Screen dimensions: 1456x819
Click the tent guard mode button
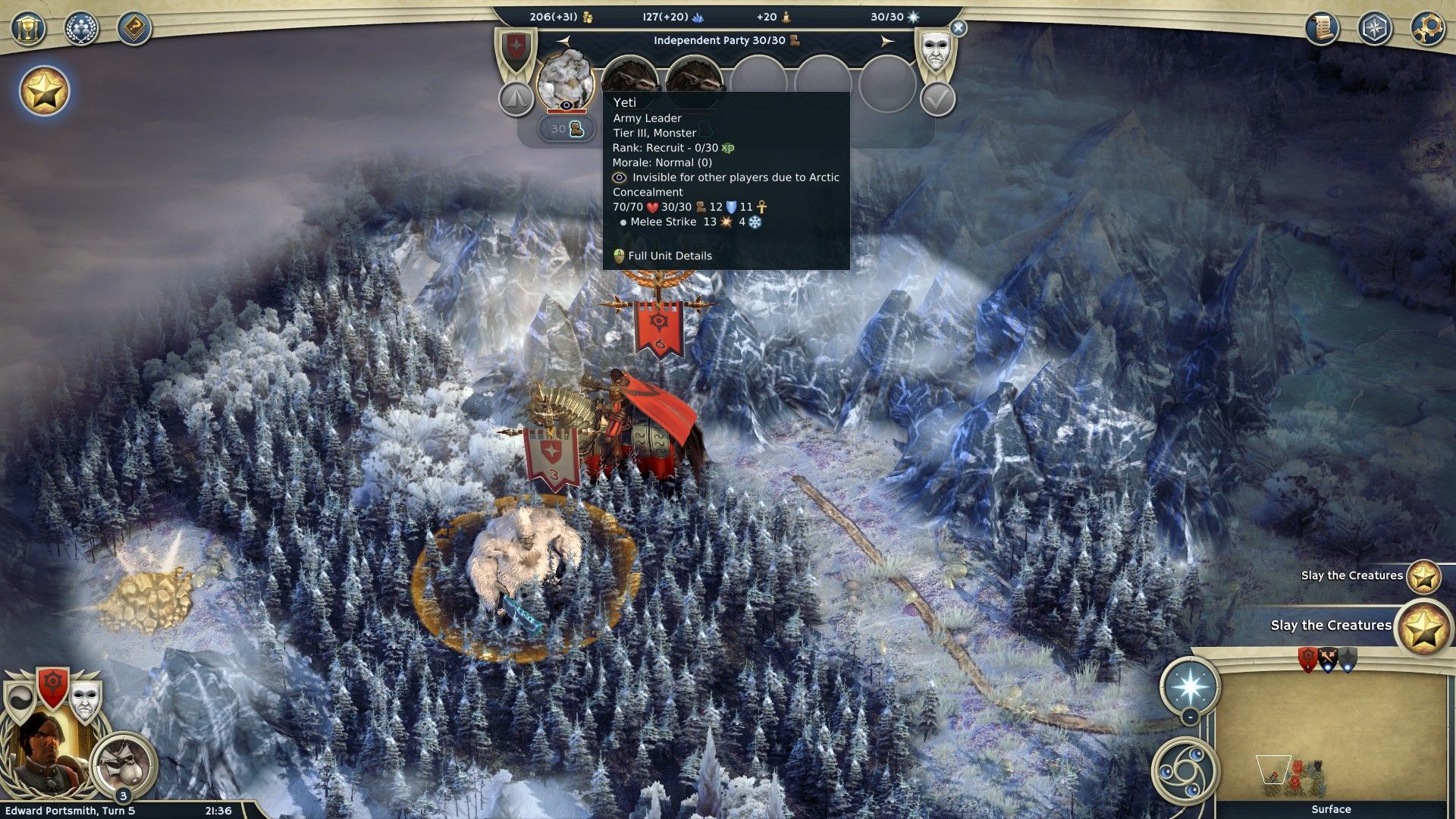(516, 98)
